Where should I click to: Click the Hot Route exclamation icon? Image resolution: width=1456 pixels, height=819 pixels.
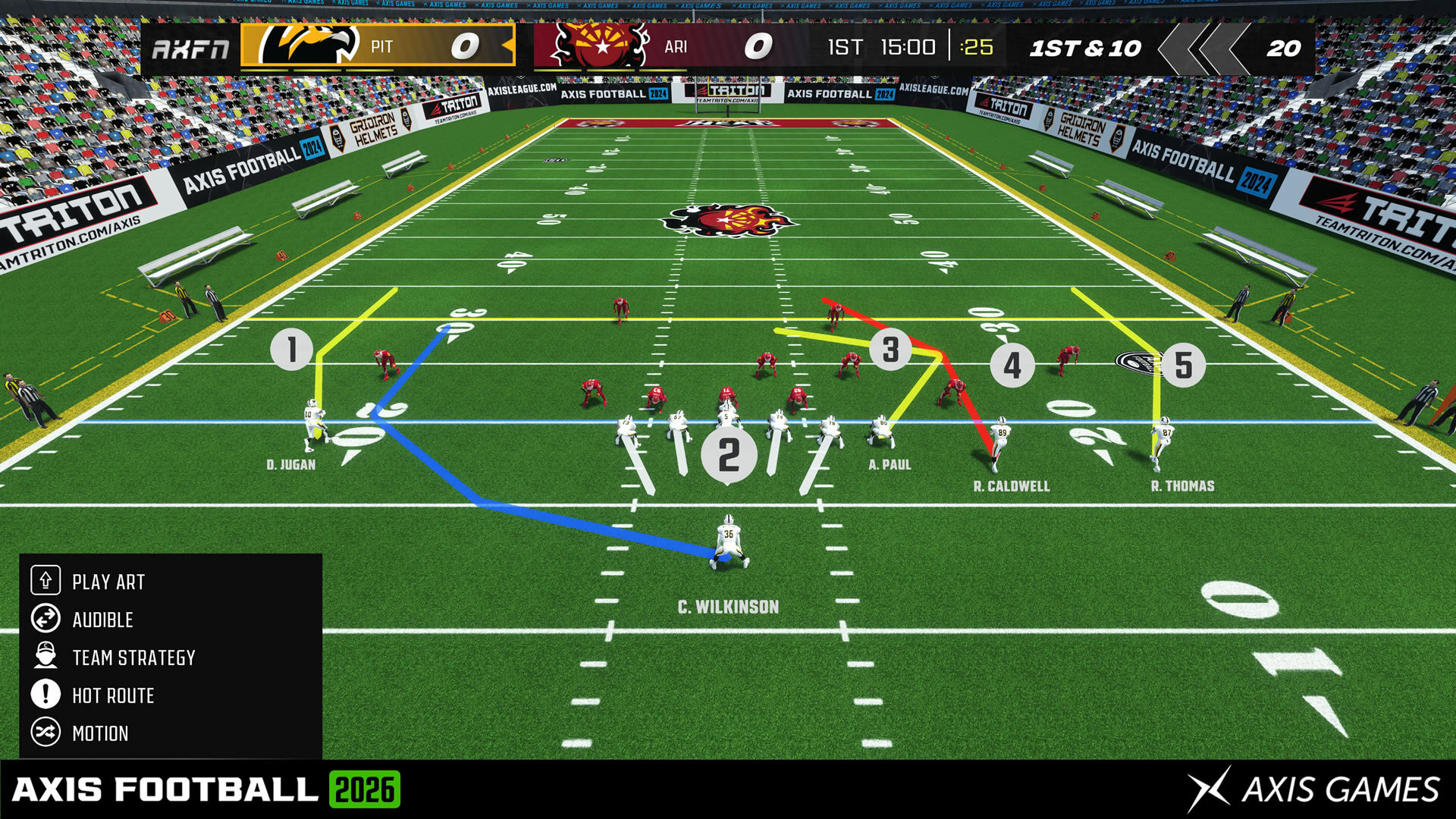pos(45,695)
